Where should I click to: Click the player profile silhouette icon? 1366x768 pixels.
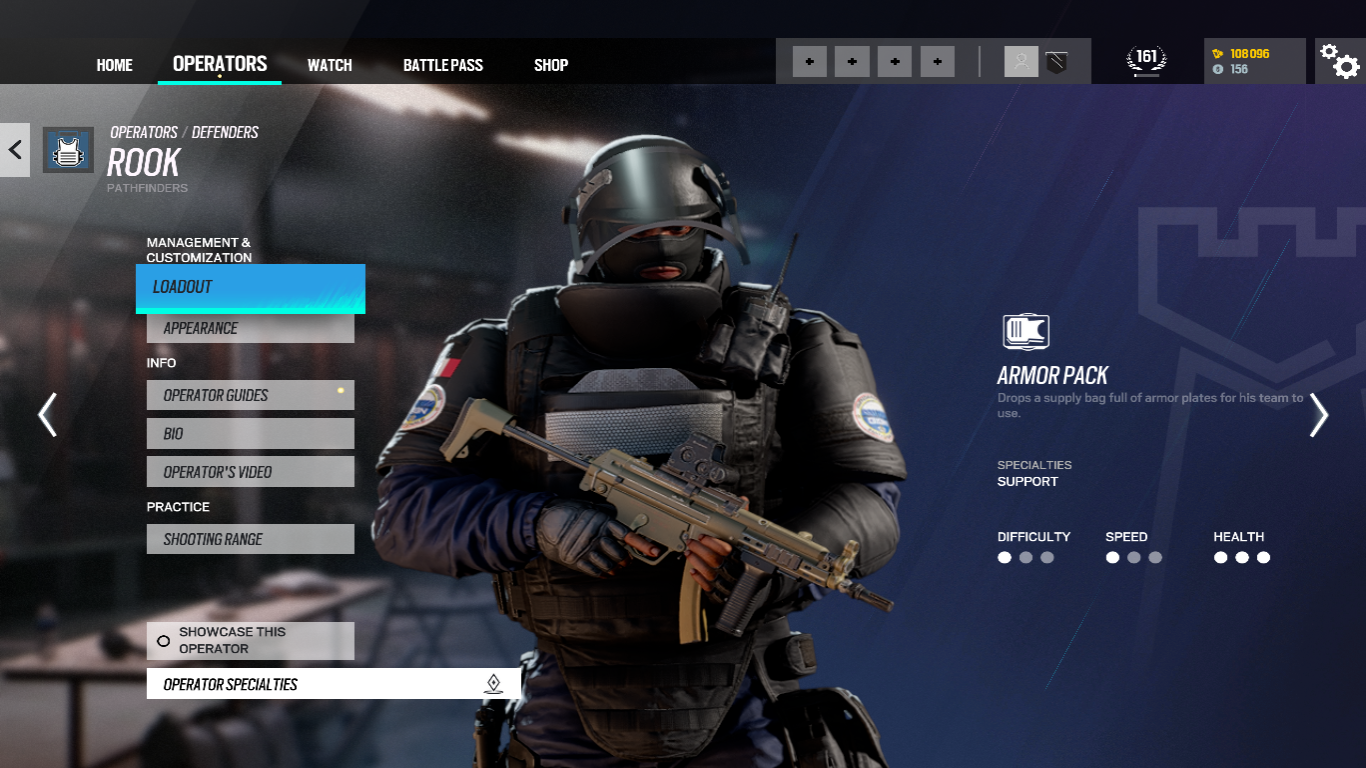pyautogui.click(x=1021, y=60)
